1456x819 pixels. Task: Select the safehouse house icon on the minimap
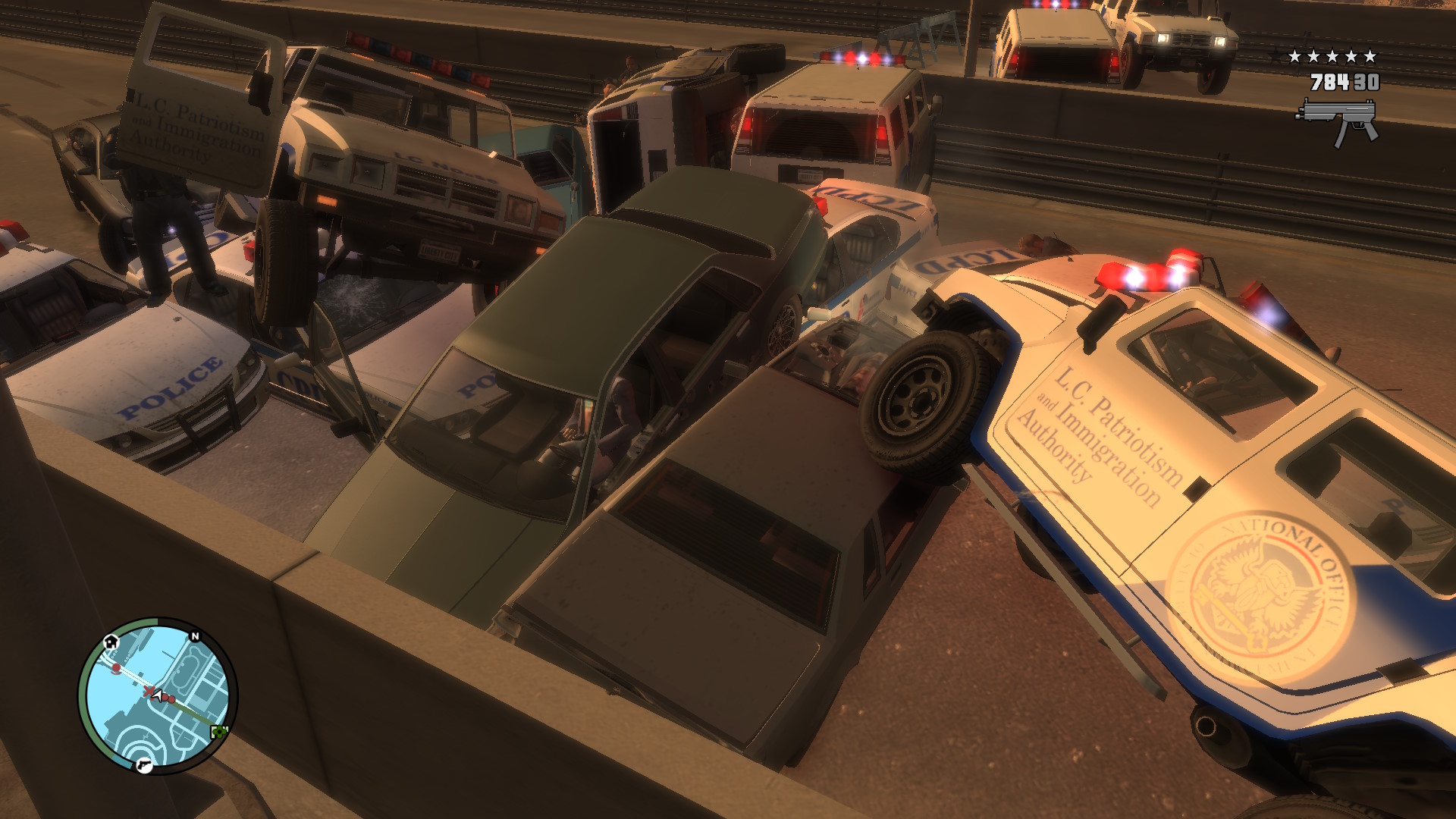pyautogui.click(x=111, y=643)
